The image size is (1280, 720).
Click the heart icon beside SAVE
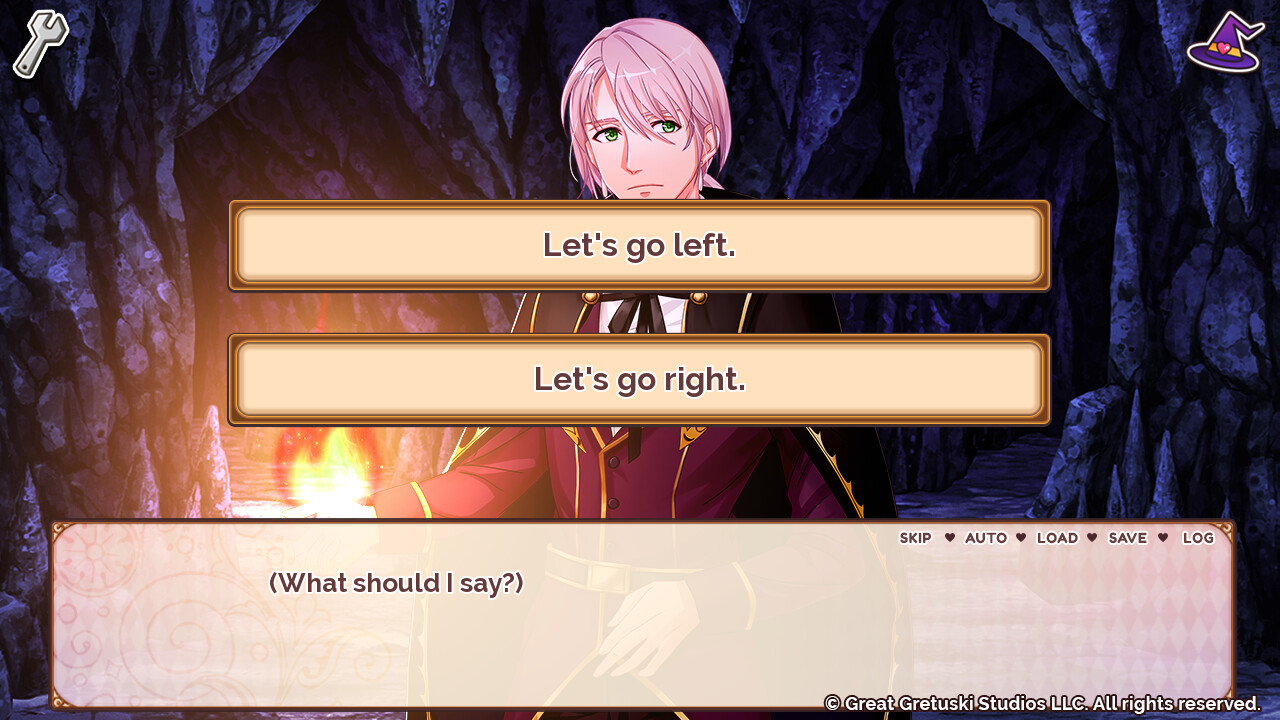(1093, 538)
